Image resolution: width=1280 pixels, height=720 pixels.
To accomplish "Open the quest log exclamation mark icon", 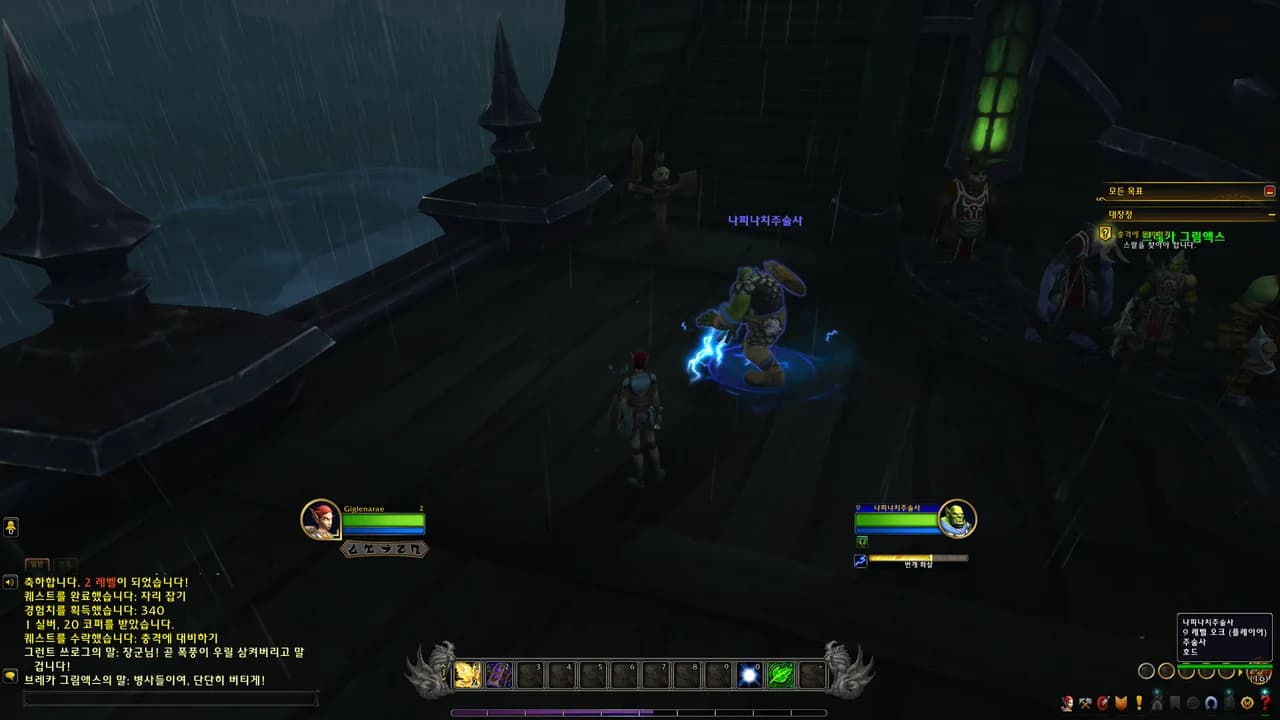I will [x=1139, y=703].
